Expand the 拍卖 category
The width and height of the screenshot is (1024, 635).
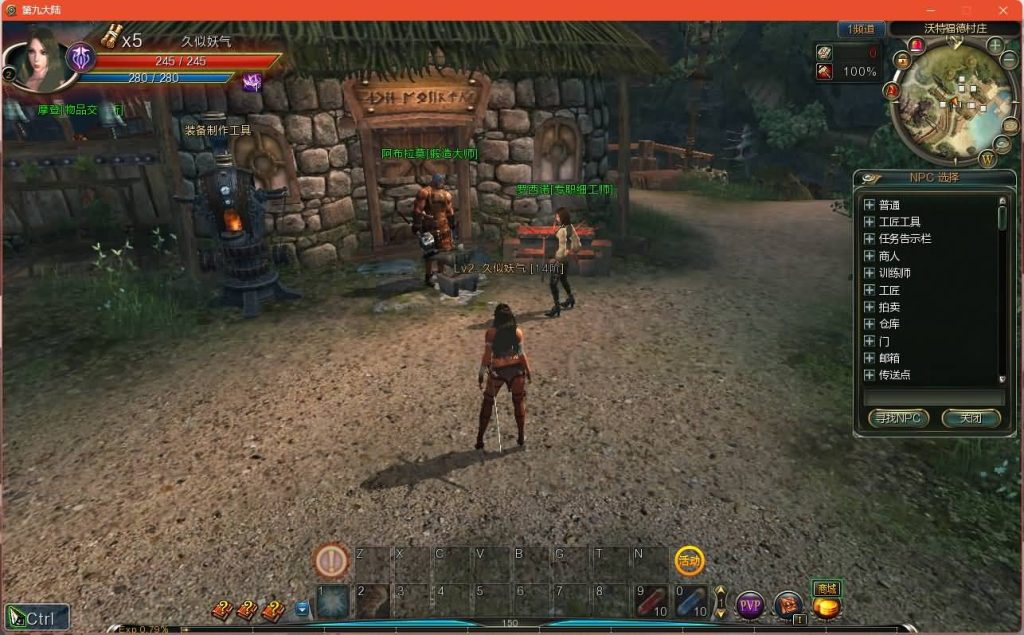[x=869, y=307]
